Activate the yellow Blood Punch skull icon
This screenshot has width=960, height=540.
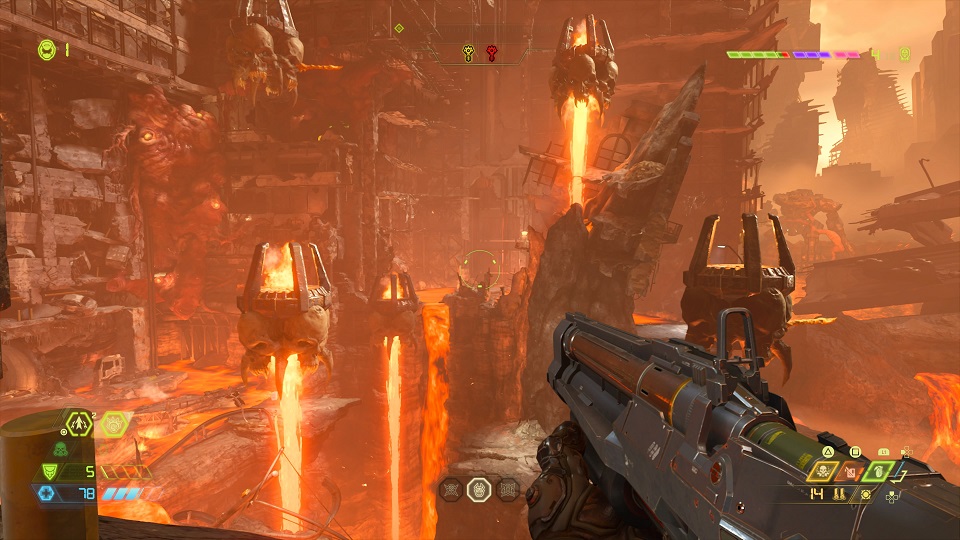coord(825,471)
